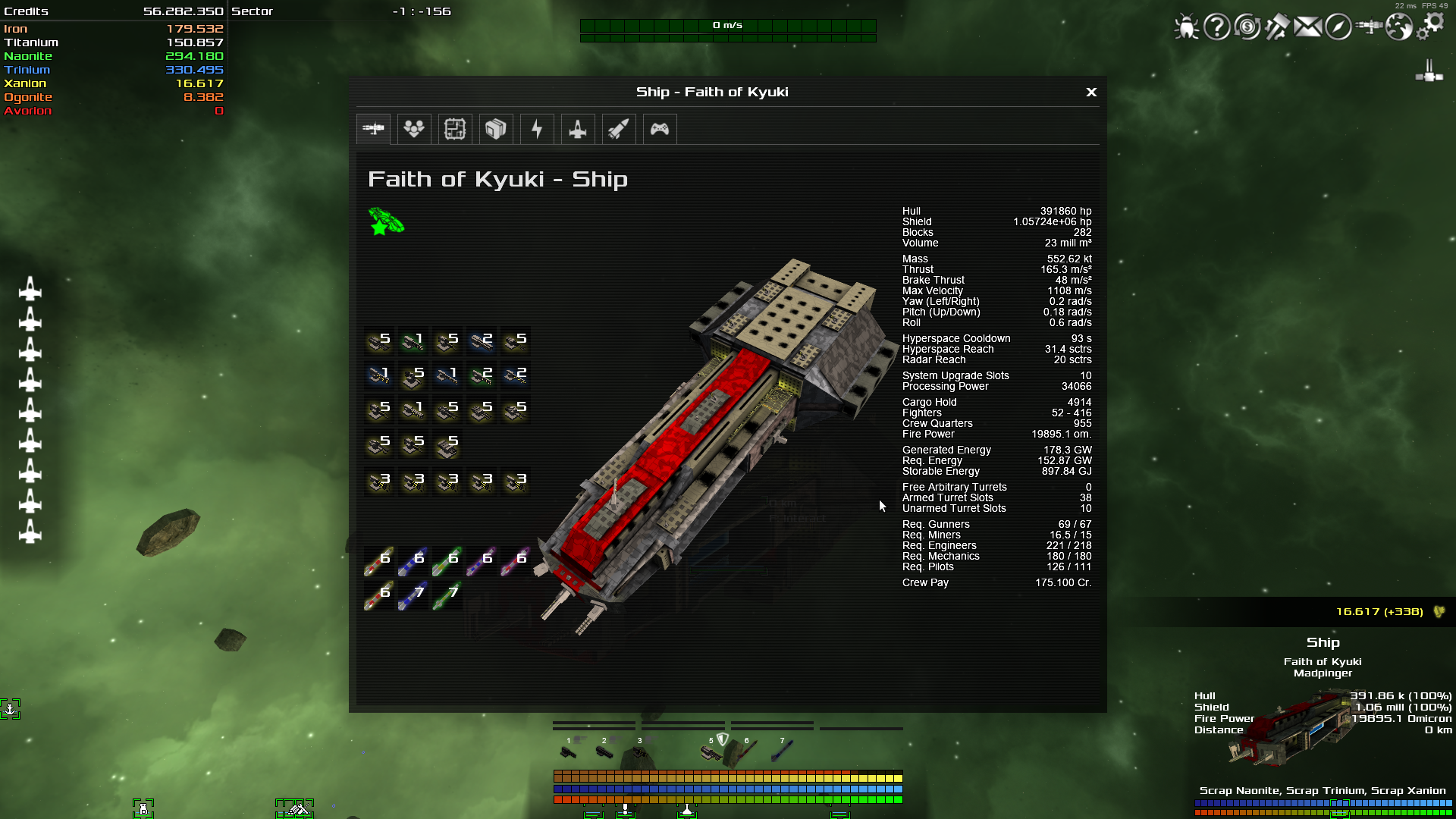The height and width of the screenshot is (819, 1456).
Task: Click the green ship star icon
Action: (386, 222)
